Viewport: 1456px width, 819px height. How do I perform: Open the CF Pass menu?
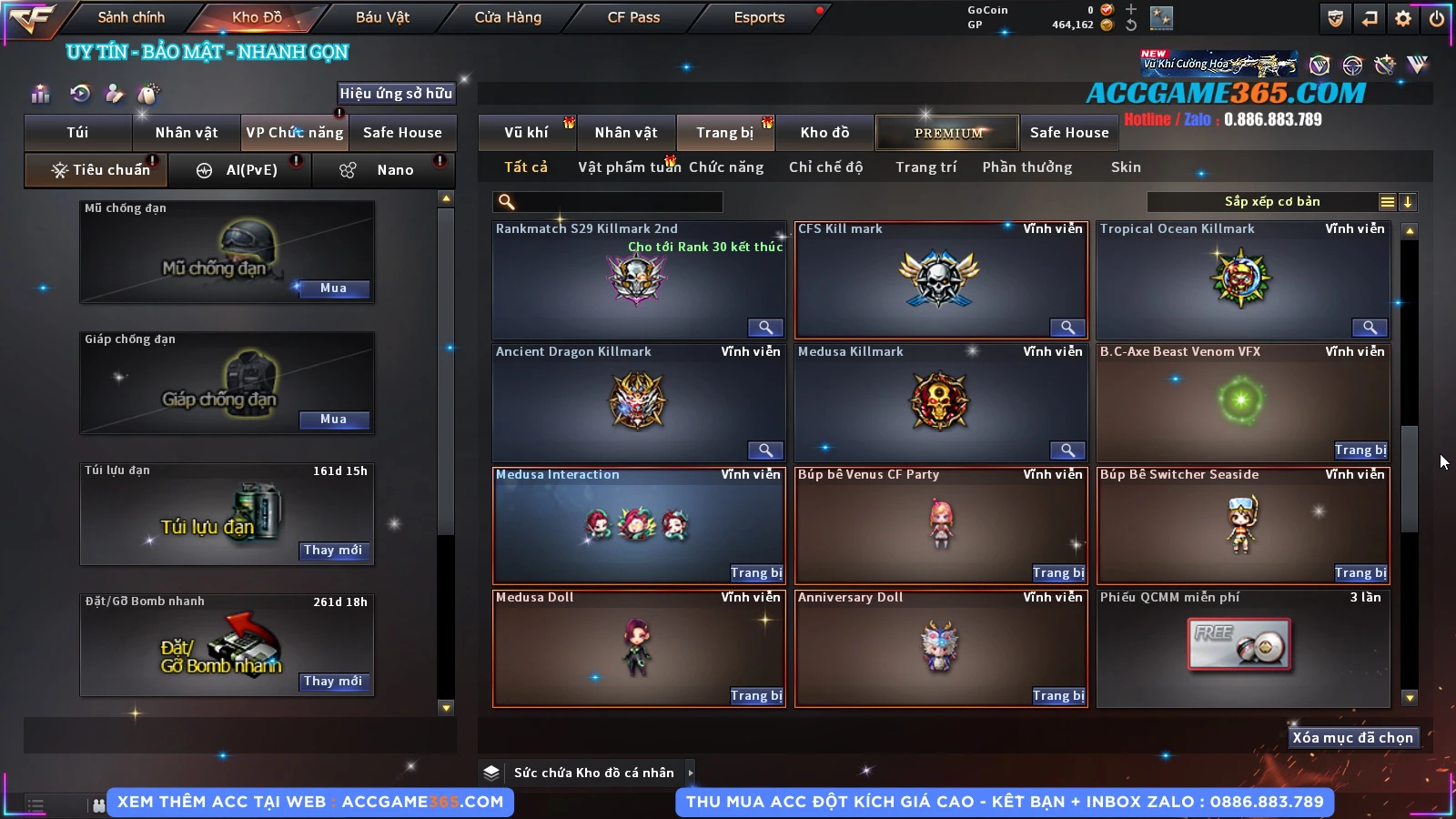click(633, 17)
